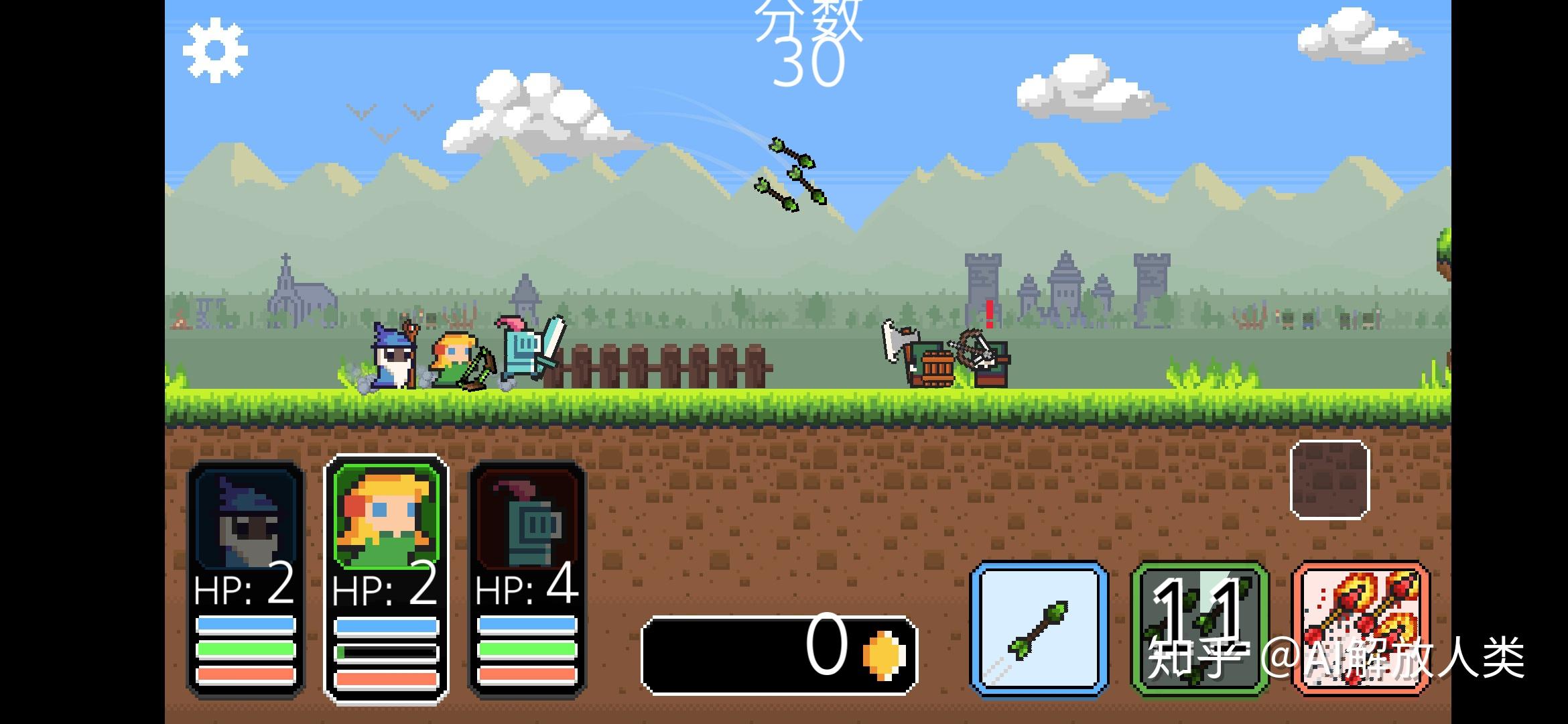1568x724 pixels.
Task: Tap the empty brown item slot
Action: point(1329,480)
